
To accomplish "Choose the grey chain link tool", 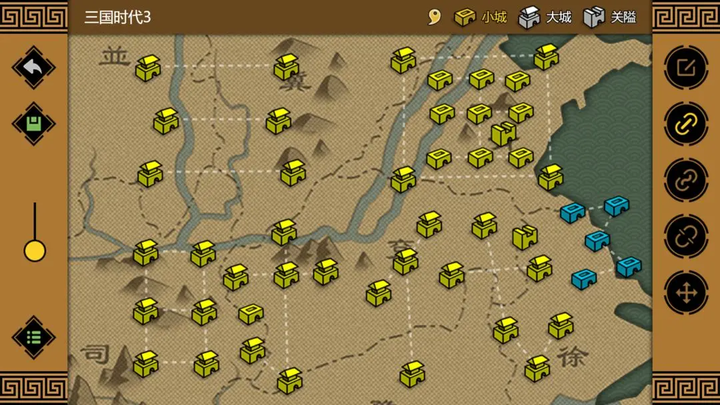I will [686, 180].
